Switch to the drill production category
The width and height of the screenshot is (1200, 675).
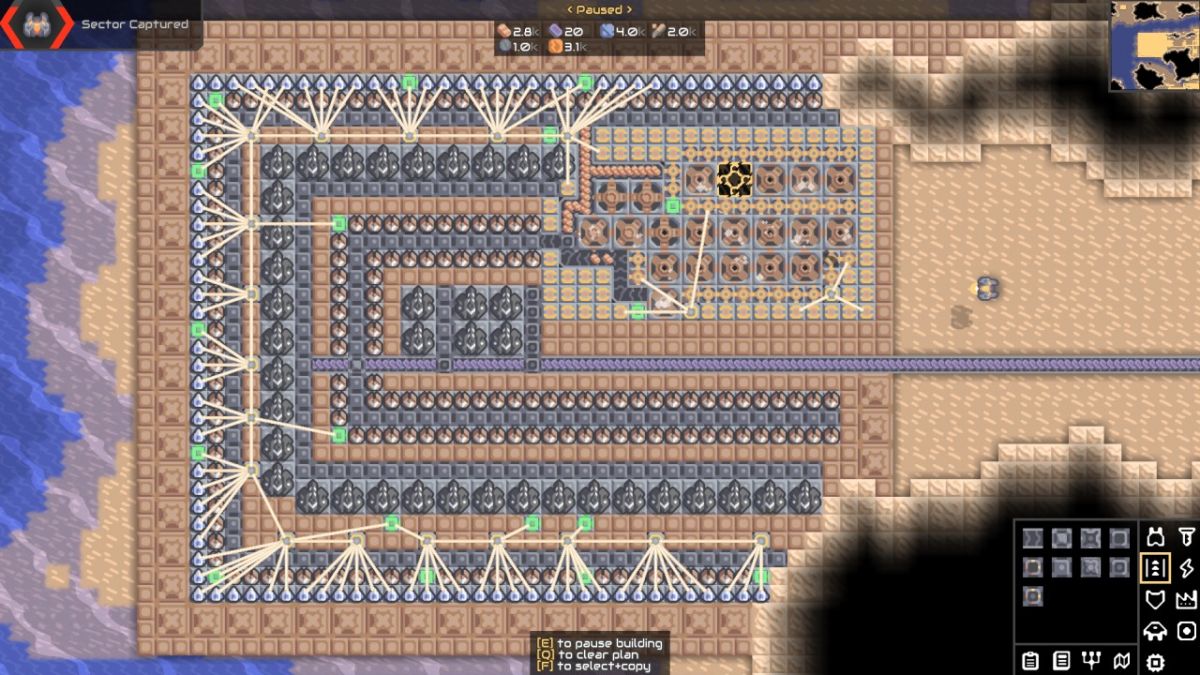[1187, 539]
